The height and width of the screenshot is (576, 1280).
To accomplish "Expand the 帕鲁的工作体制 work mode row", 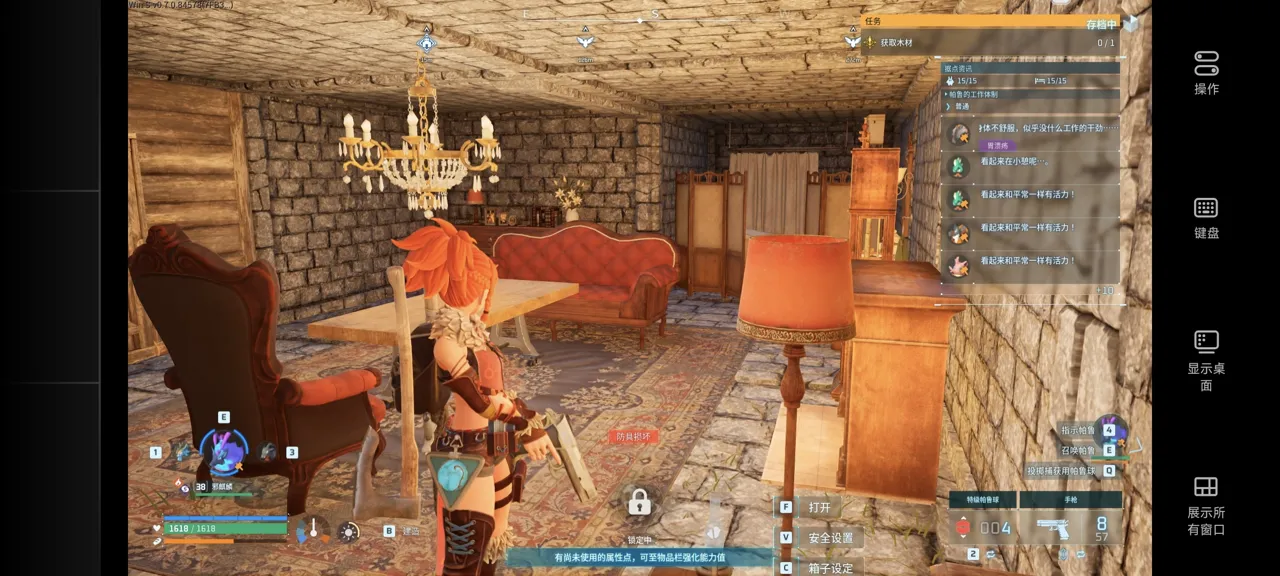I will (1030, 94).
